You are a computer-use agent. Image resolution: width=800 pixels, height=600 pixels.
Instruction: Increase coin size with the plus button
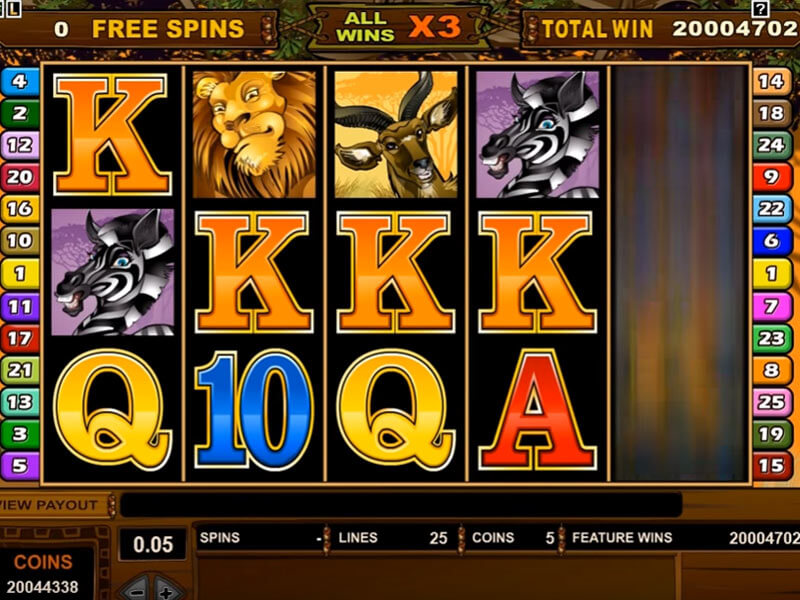(165, 590)
